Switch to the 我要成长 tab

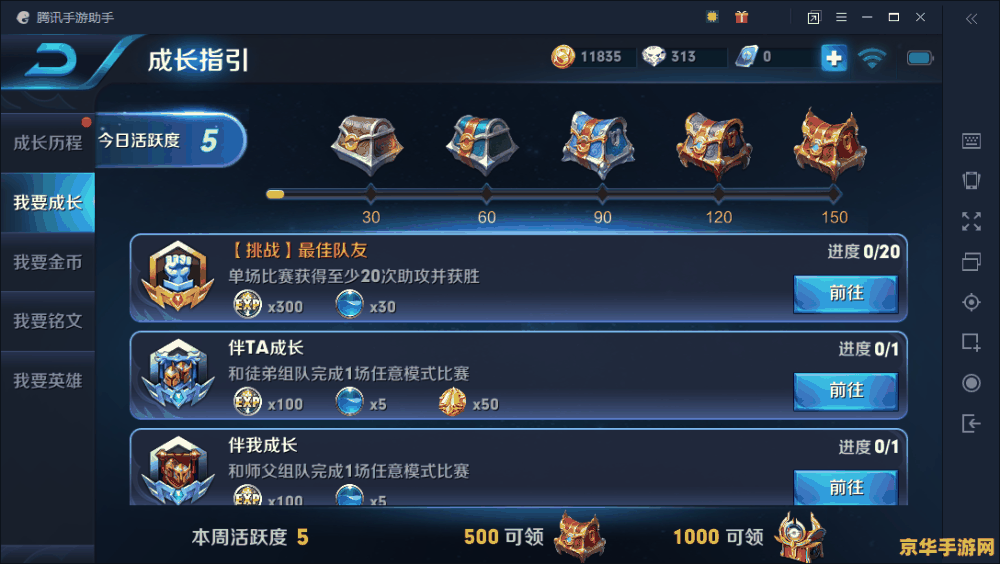click(47, 203)
